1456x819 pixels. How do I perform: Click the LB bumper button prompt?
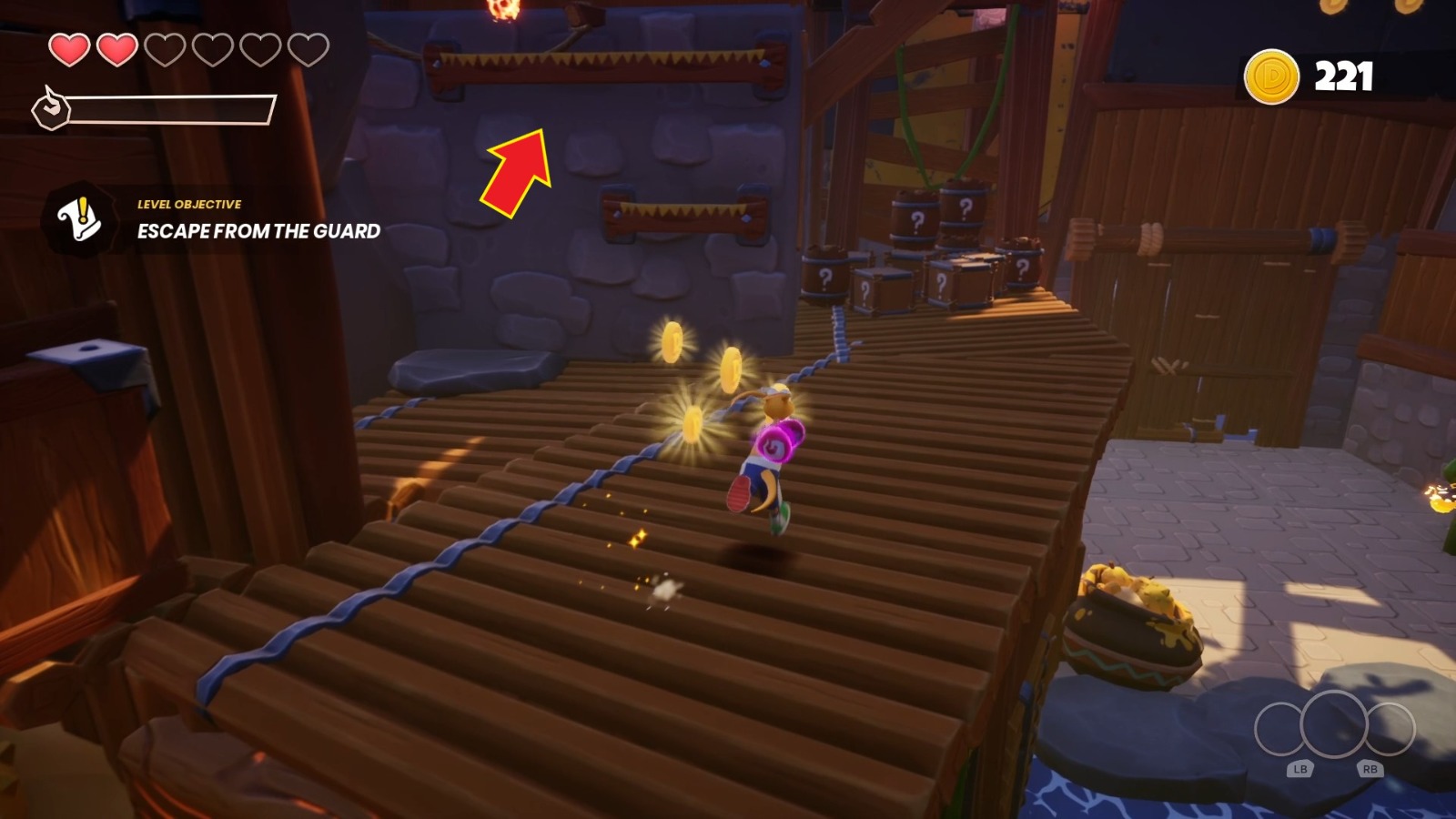tap(1299, 769)
